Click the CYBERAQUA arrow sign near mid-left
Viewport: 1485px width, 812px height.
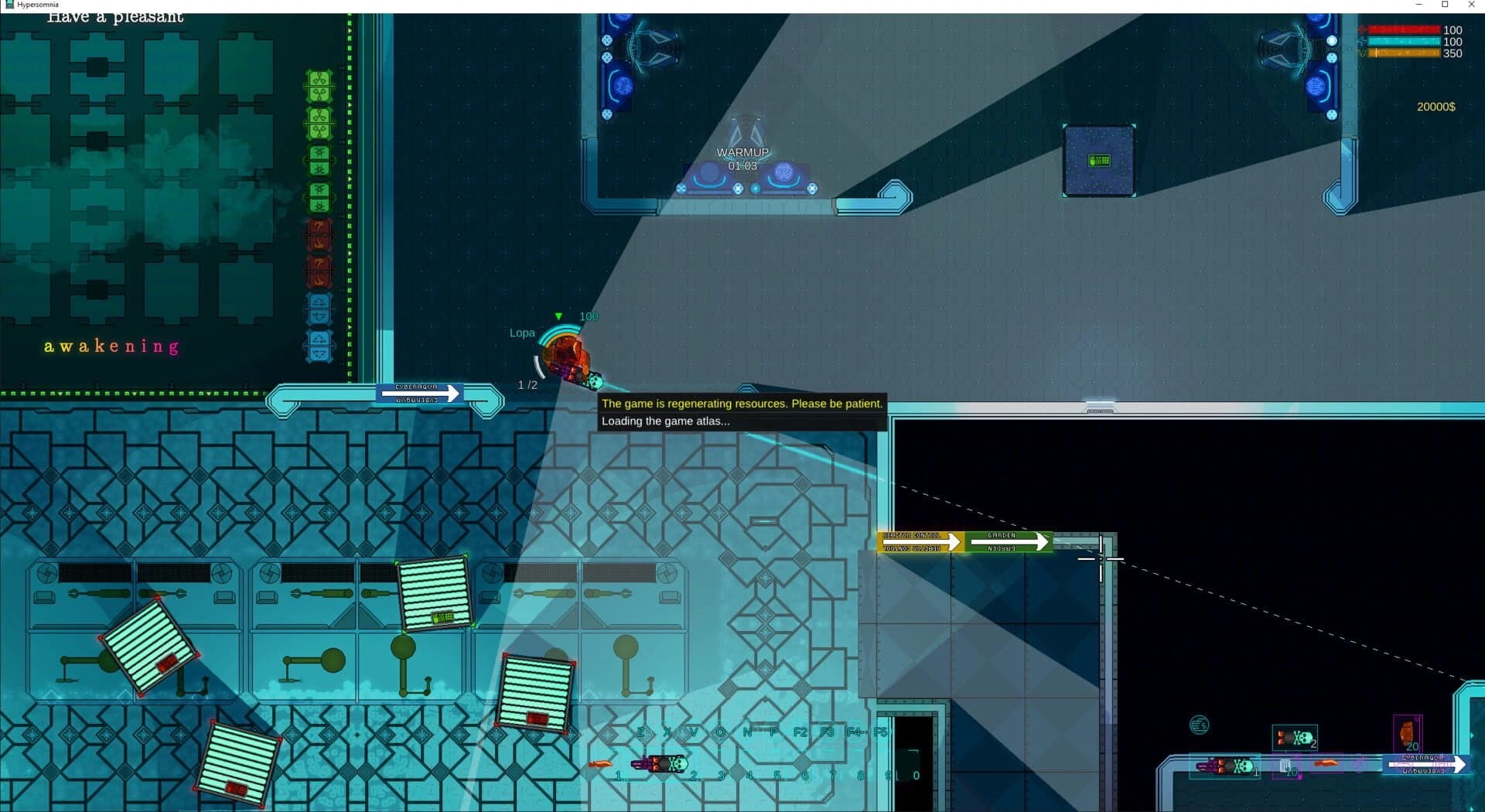[420, 393]
